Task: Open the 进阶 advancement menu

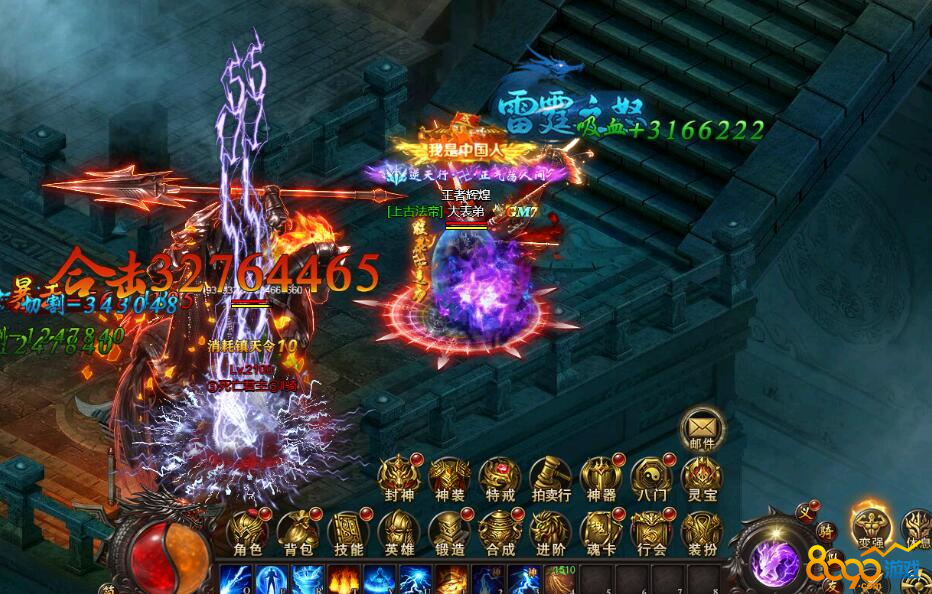Action: [x=550, y=530]
